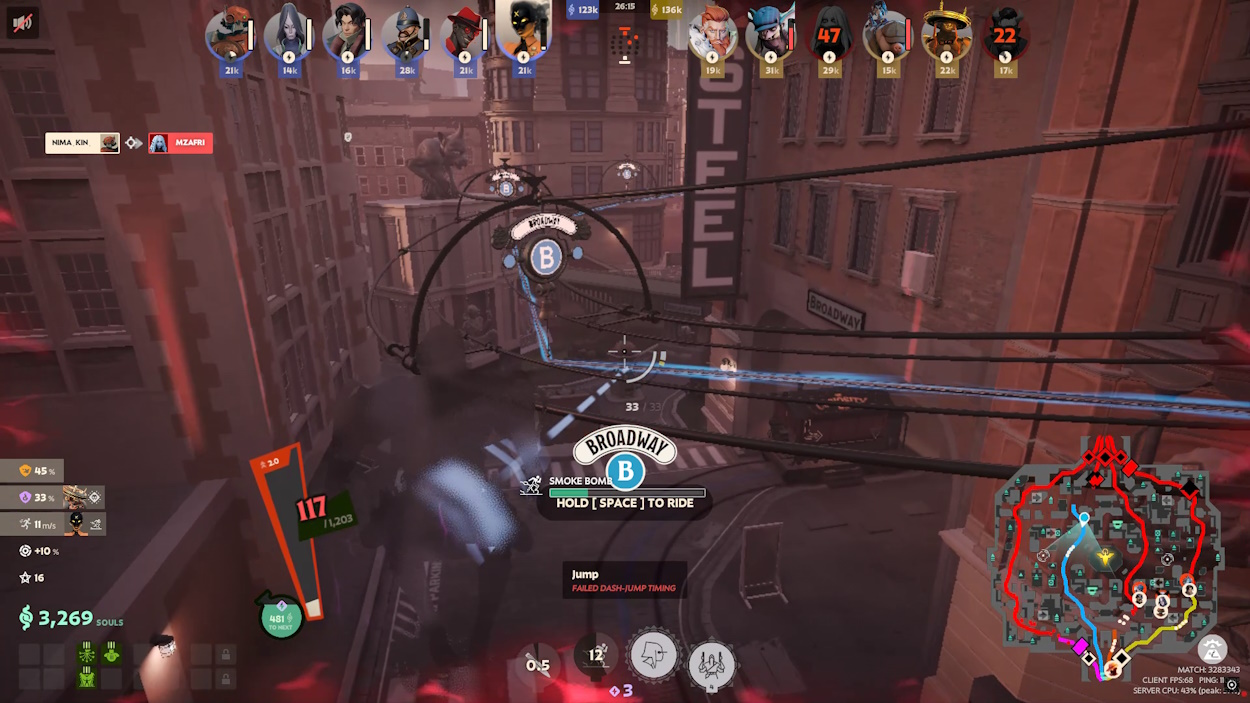Click the orange-bearded enemy portrait
1250x703 pixels.
712,34
